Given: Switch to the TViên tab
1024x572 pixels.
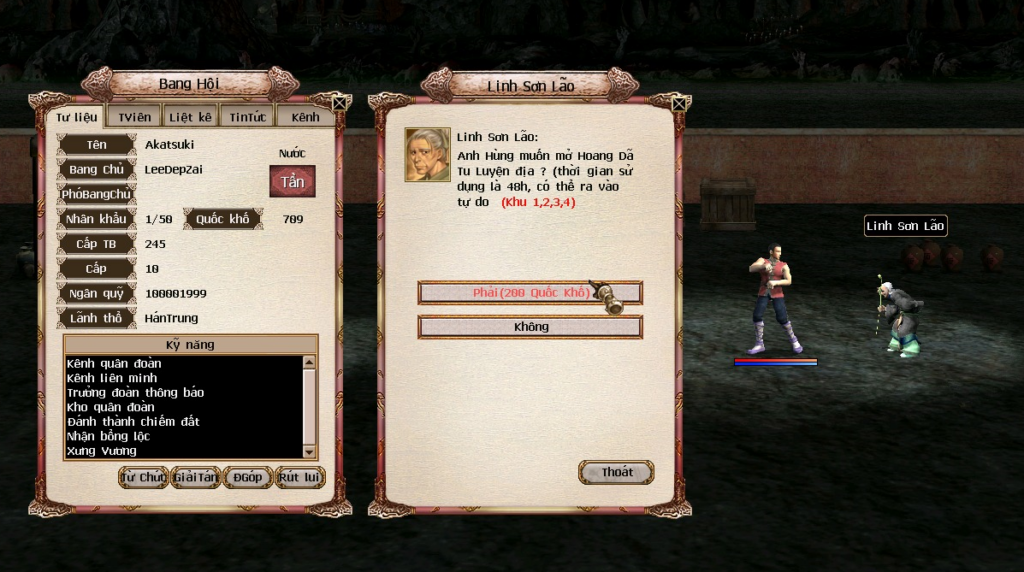Looking at the screenshot, I should tap(134, 117).
